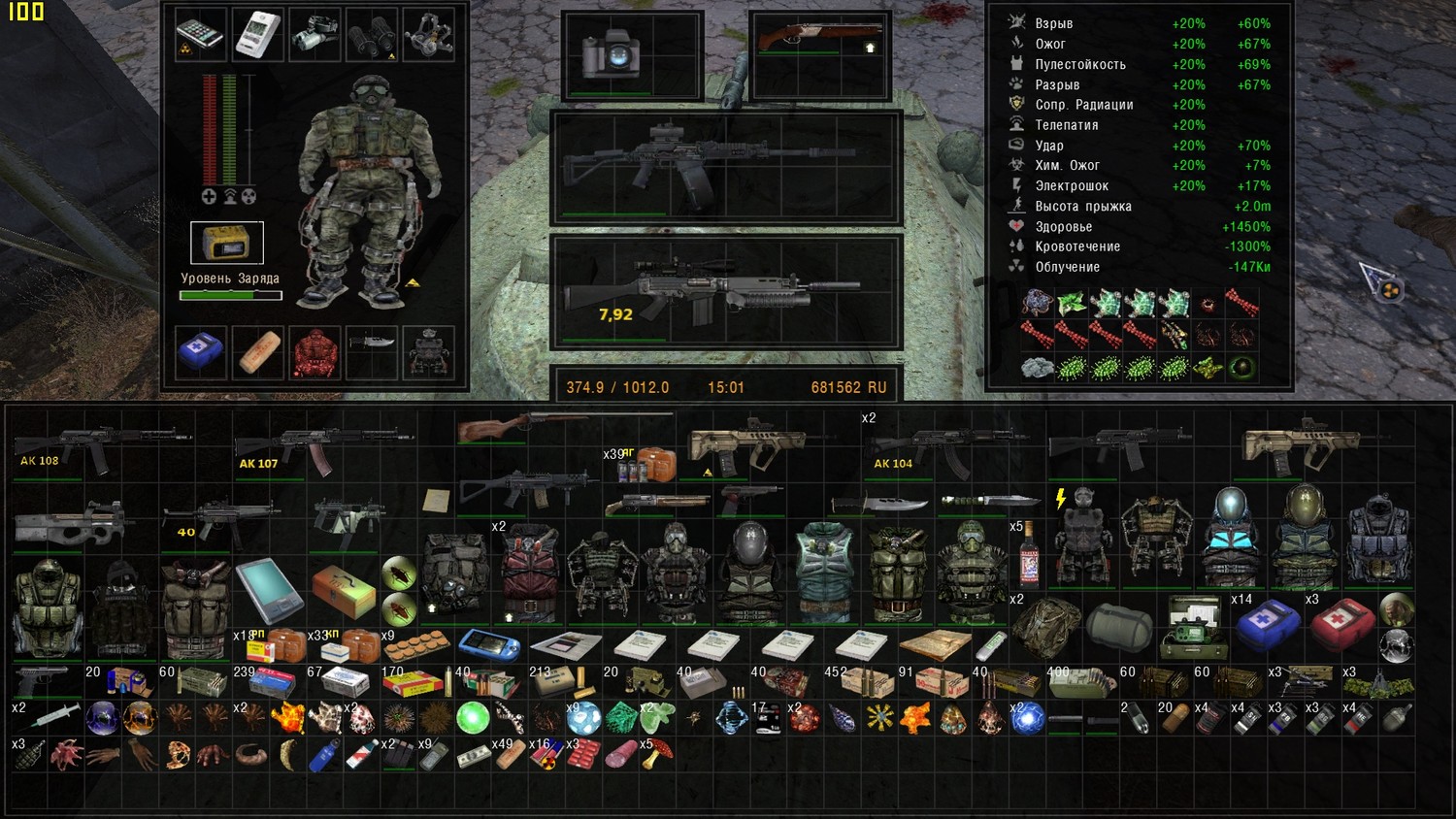Click the smartphone device slot
This screenshot has width=1456, height=819.
pyautogui.click(x=201, y=34)
